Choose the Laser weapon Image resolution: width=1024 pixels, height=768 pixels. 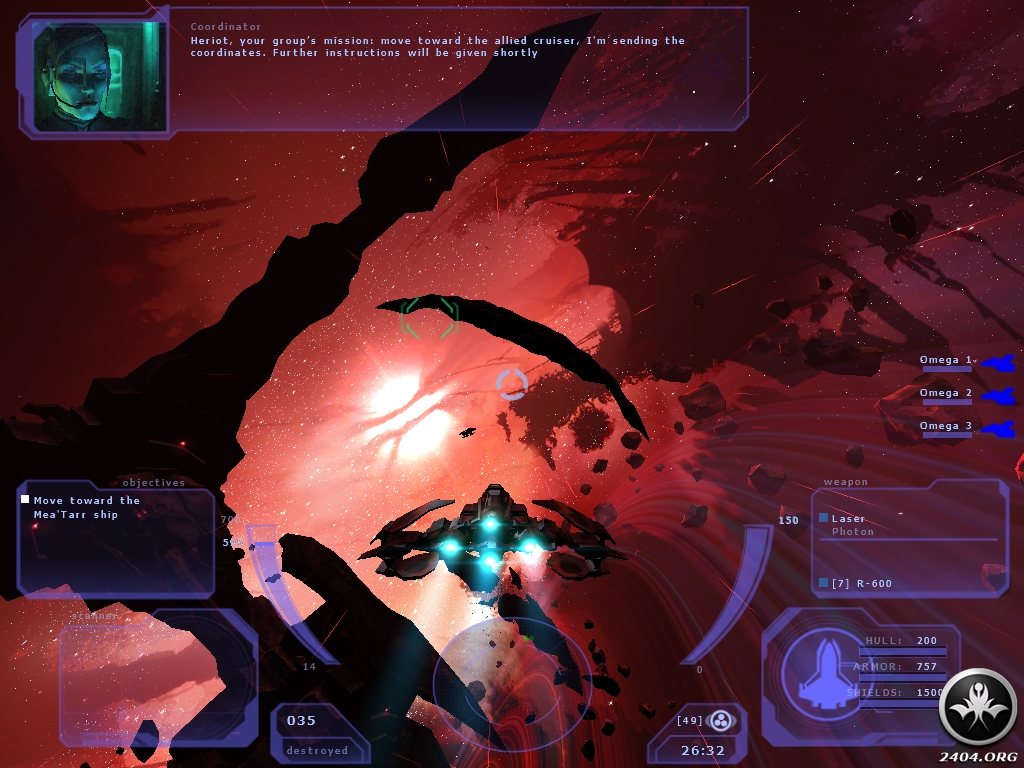pos(848,519)
